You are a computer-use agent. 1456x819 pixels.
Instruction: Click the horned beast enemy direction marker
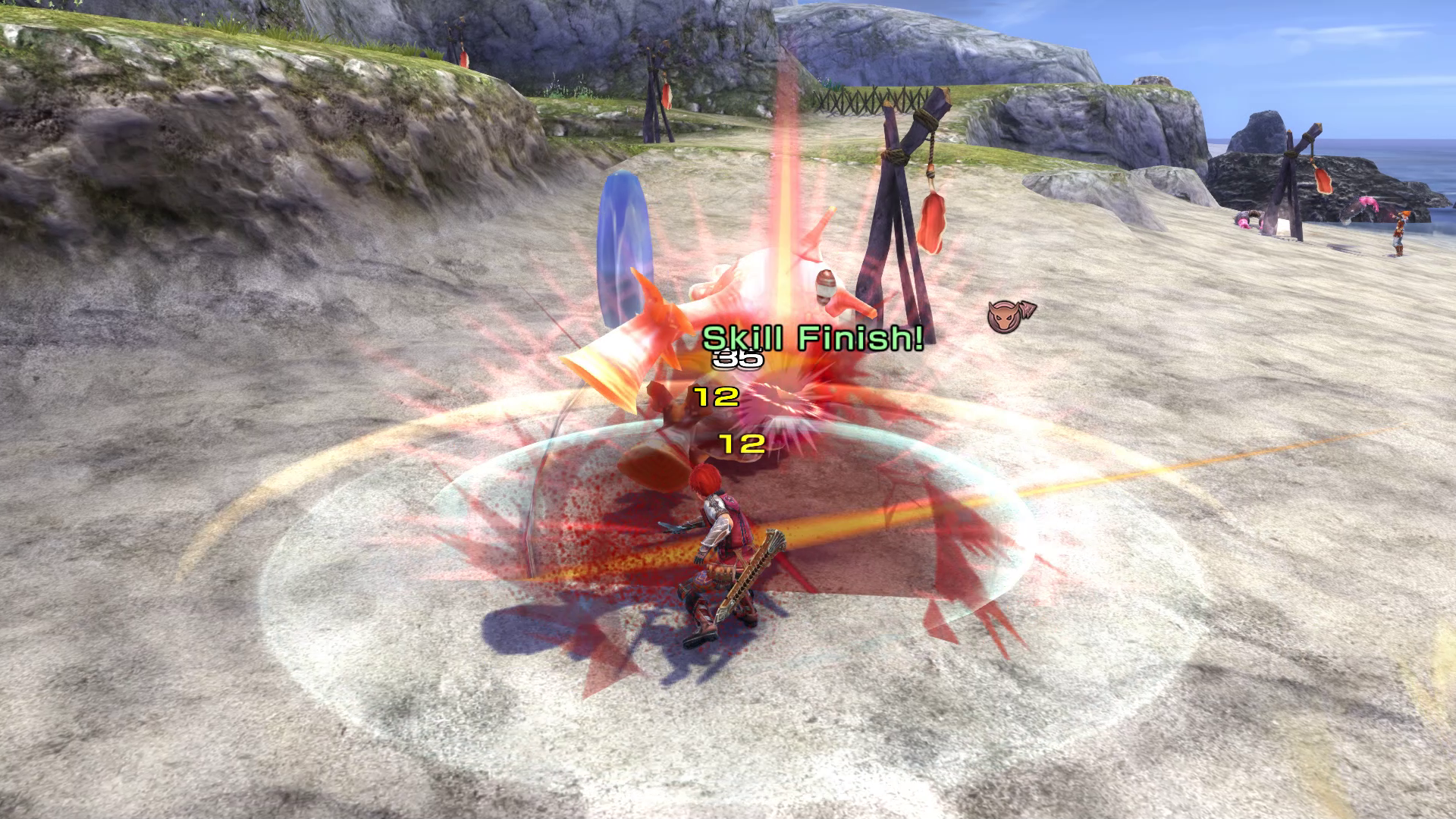click(x=1008, y=315)
